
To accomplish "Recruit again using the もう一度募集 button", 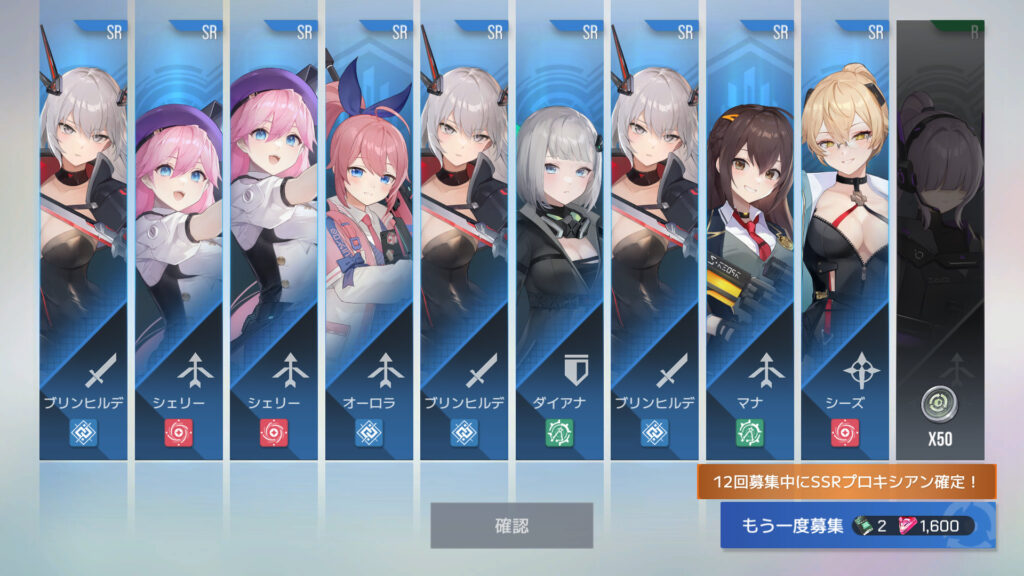I will click(x=857, y=526).
